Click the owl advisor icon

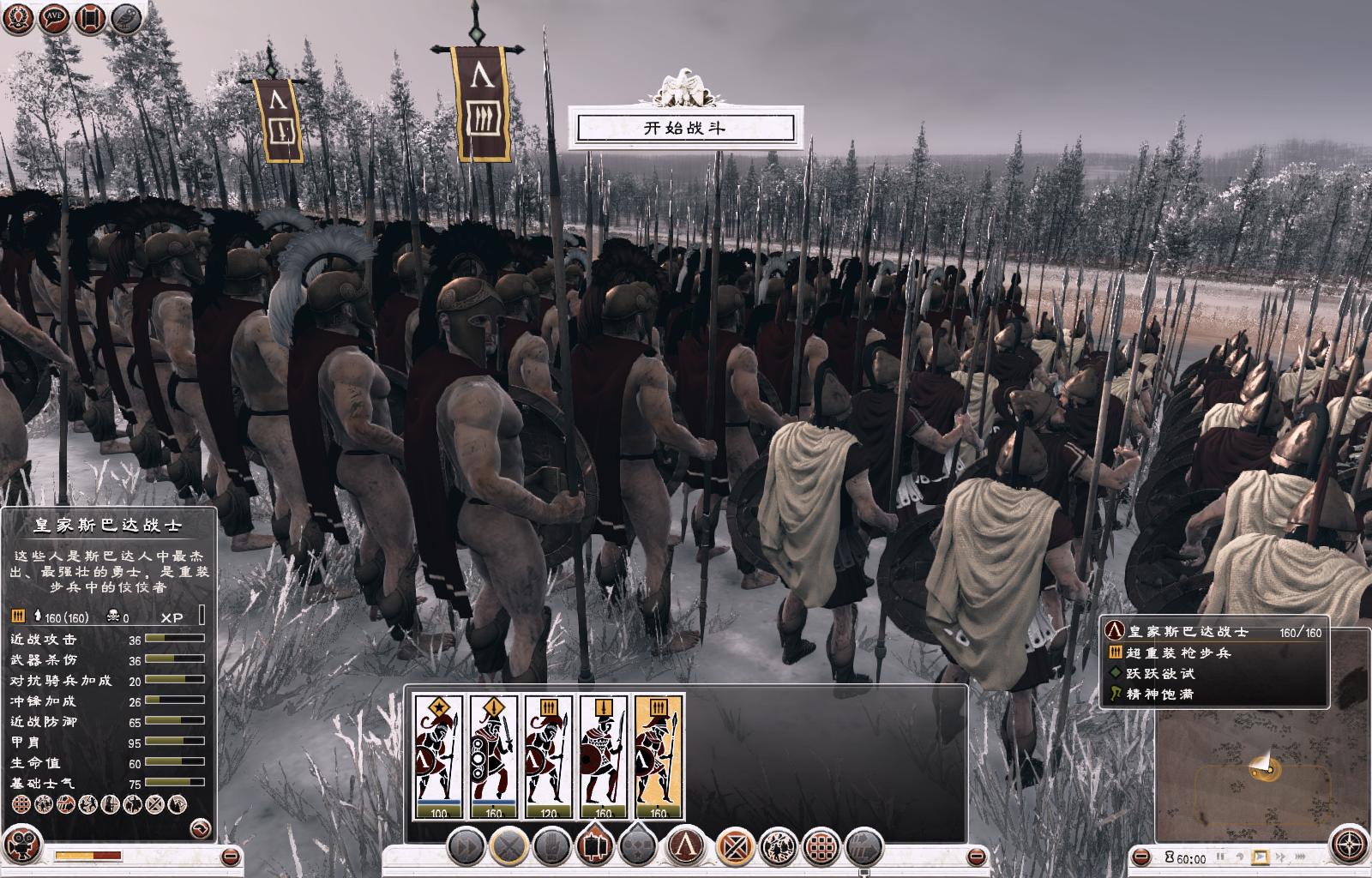tap(125, 19)
